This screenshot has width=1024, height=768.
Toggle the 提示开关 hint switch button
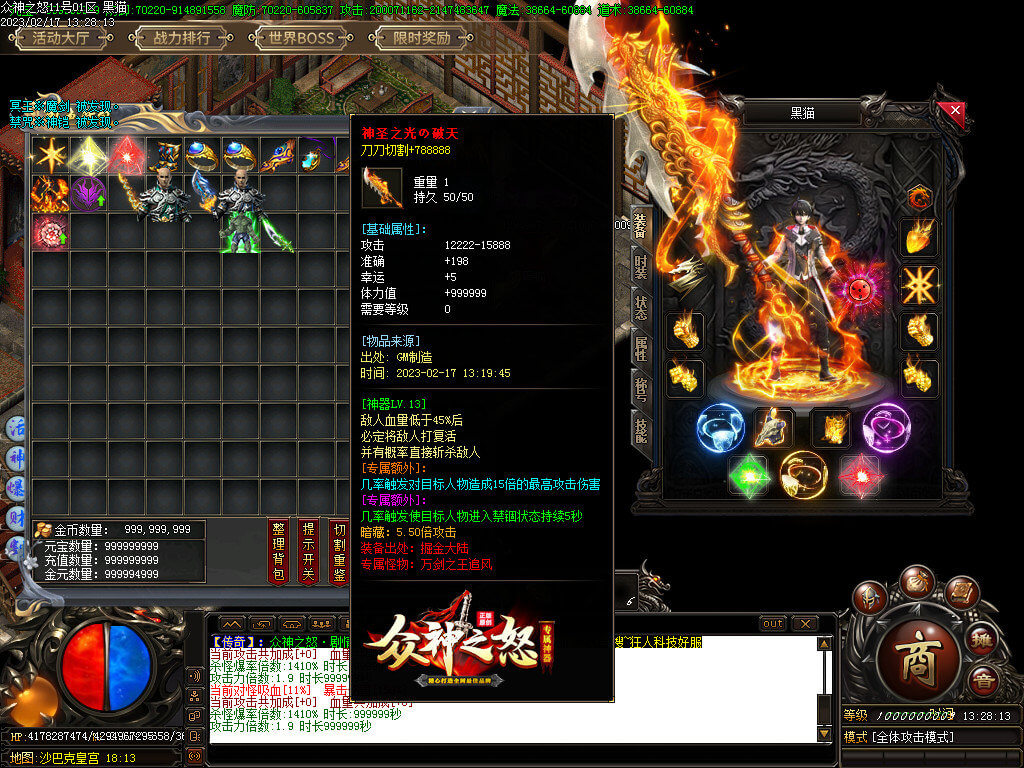[x=309, y=550]
